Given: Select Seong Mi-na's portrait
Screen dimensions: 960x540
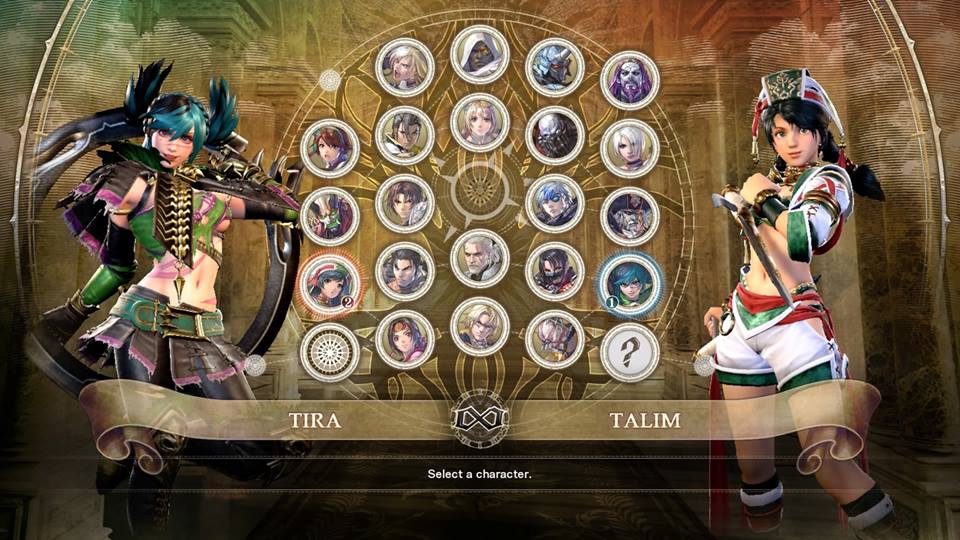Looking at the screenshot, I should click(x=330, y=148).
